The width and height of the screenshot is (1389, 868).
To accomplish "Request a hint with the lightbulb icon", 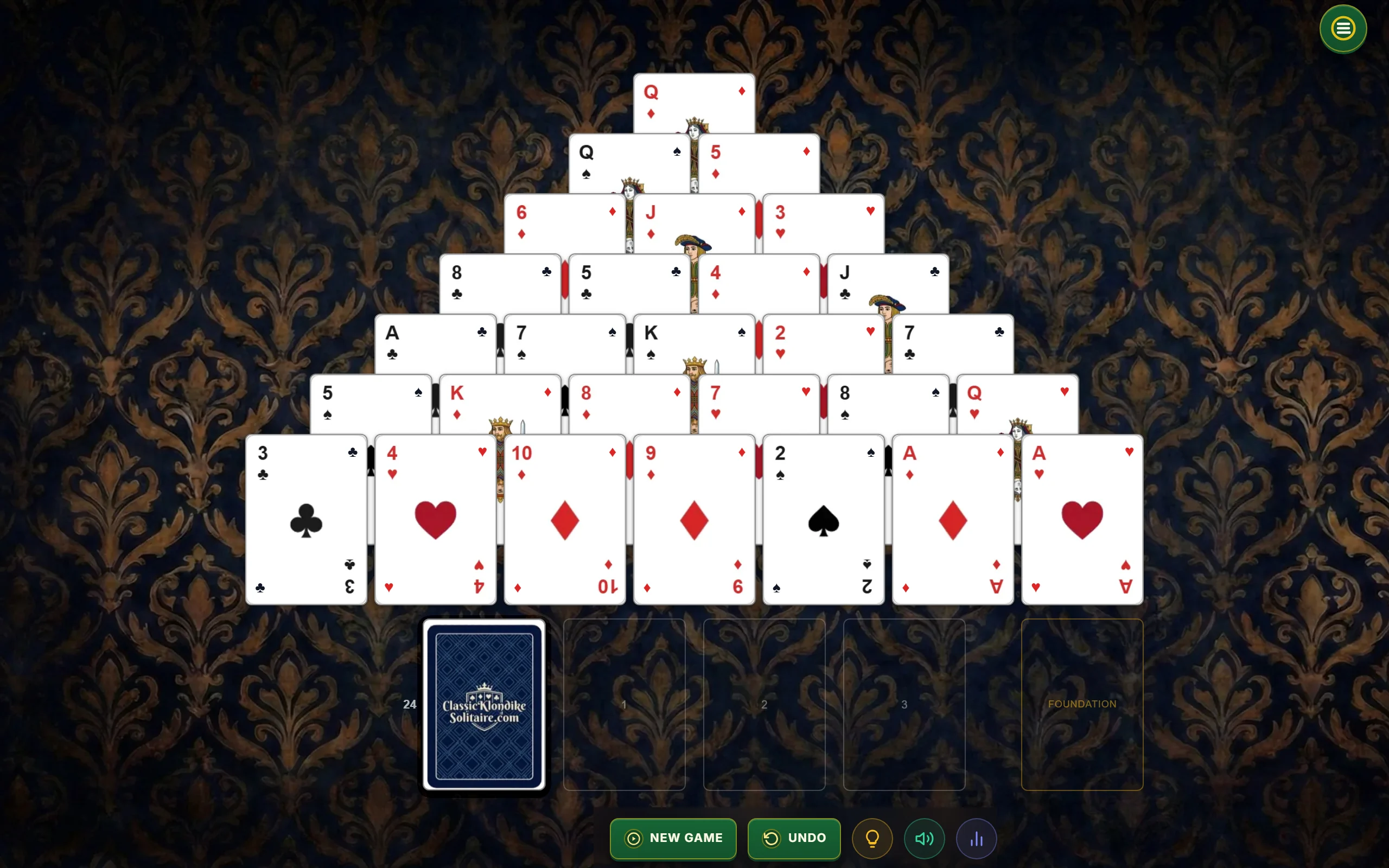I will [871, 838].
